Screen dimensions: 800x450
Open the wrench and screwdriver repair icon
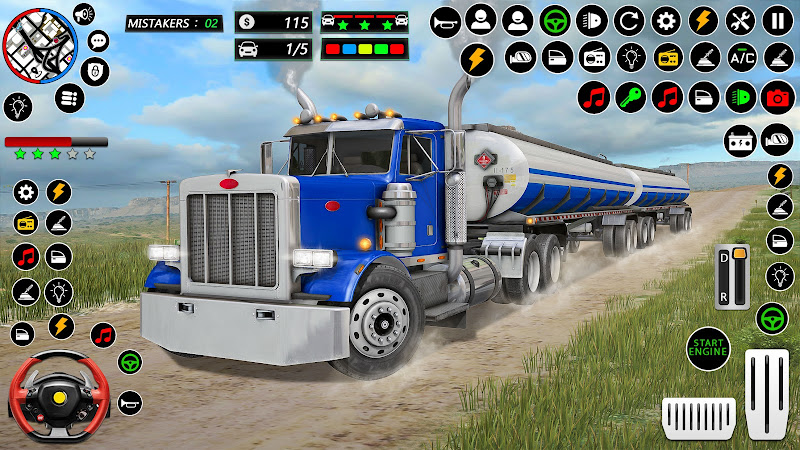click(740, 19)
